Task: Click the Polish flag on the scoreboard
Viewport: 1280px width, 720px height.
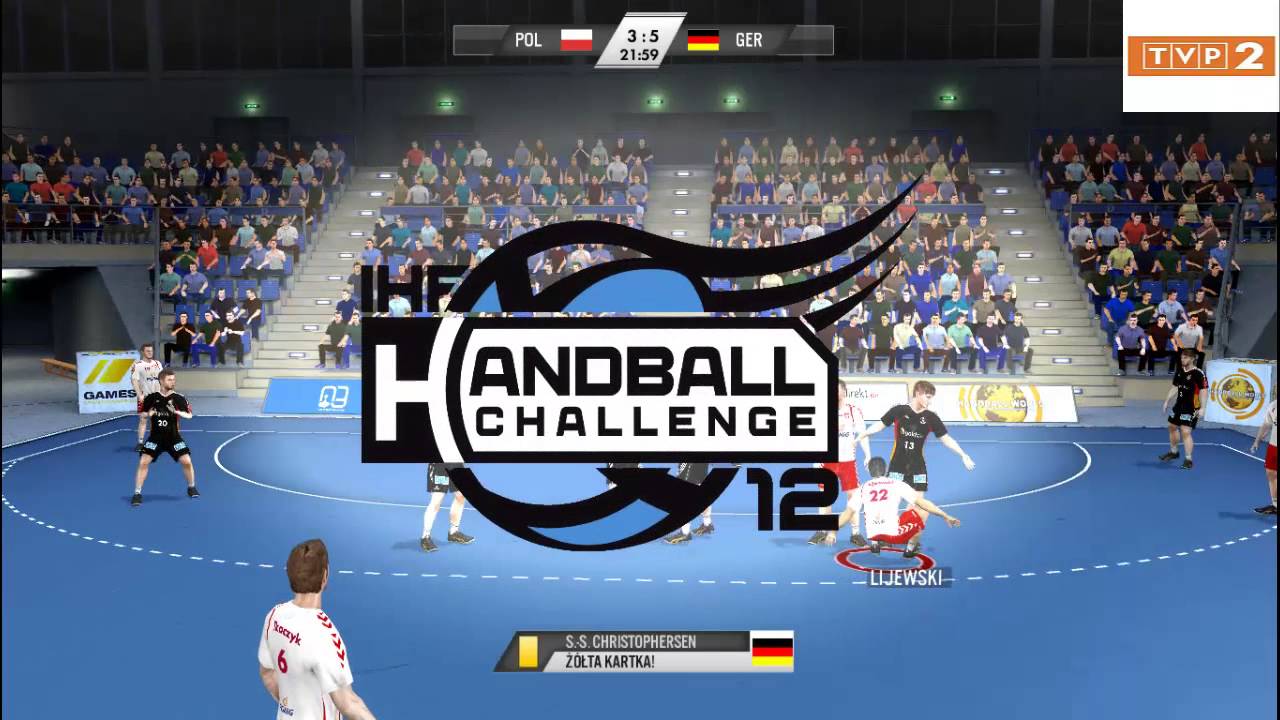Action: tap(577, 40)
